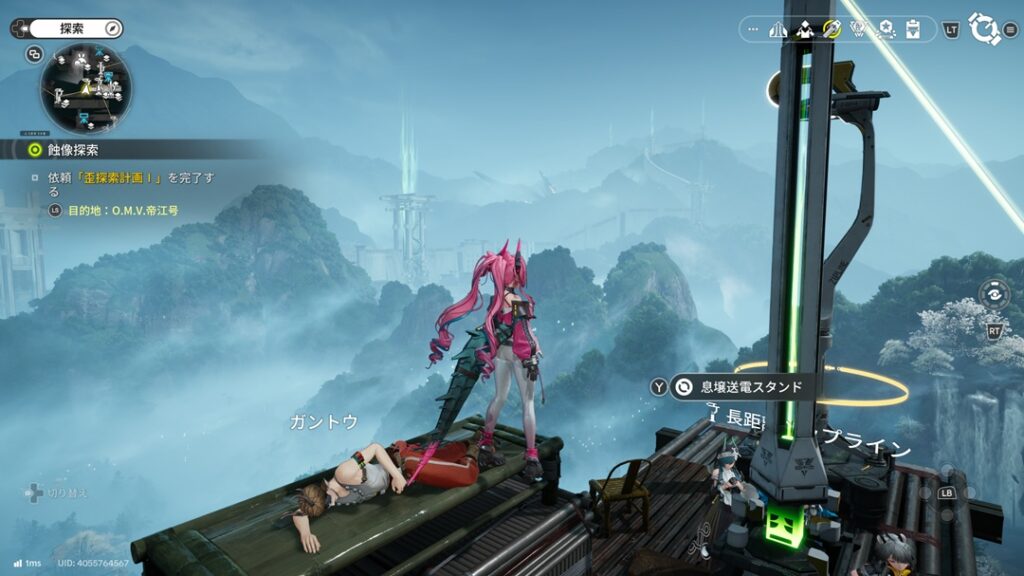1024x576 pixels.
Task: Click the large circular ring icon
Action: (x=983, y=29)
